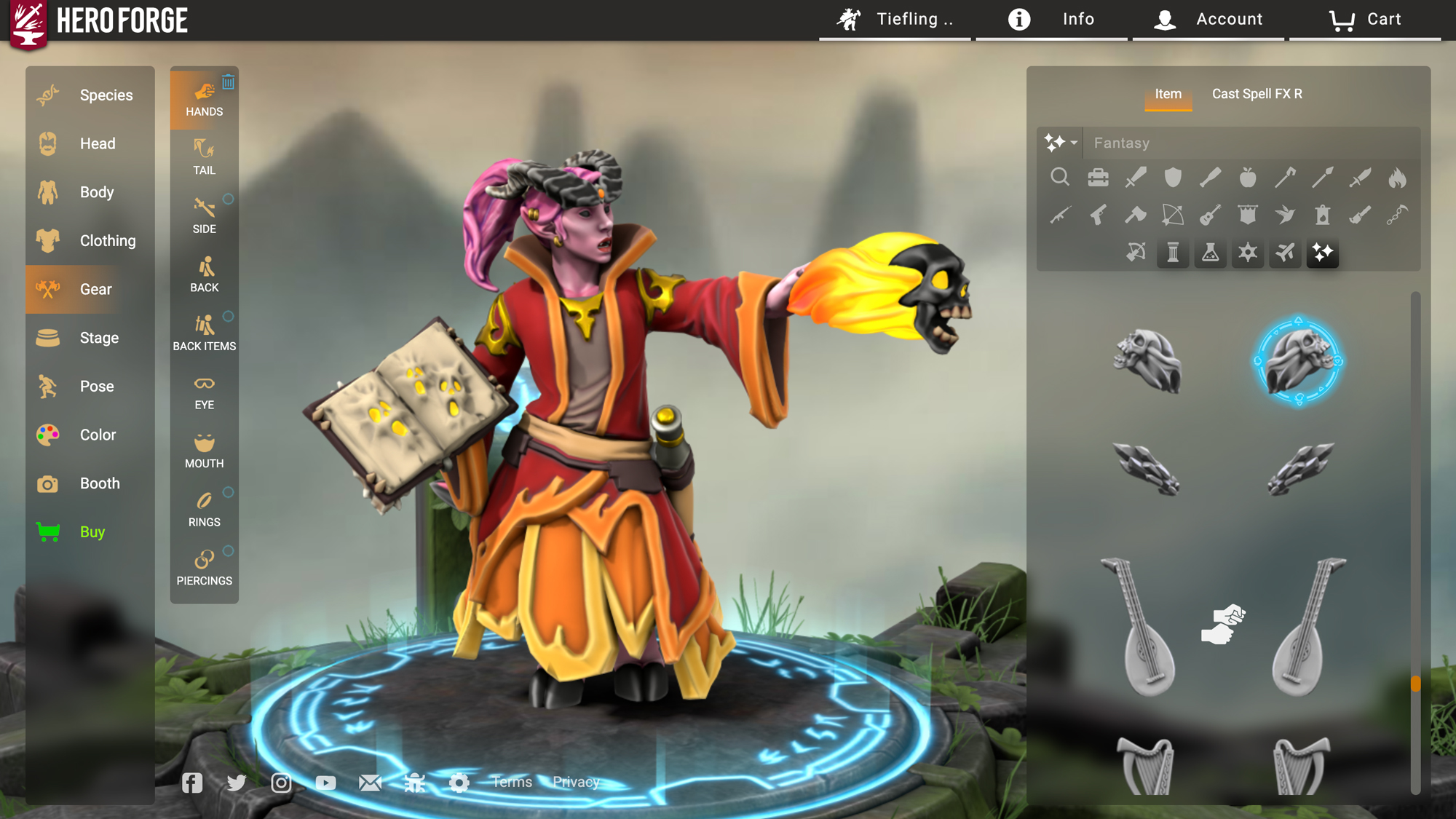Image resolution: width=1456 pixels, height=819 pixels.
Task: Switch to the Cast Spell FX R tab
Action: (x=1257, y=94)
